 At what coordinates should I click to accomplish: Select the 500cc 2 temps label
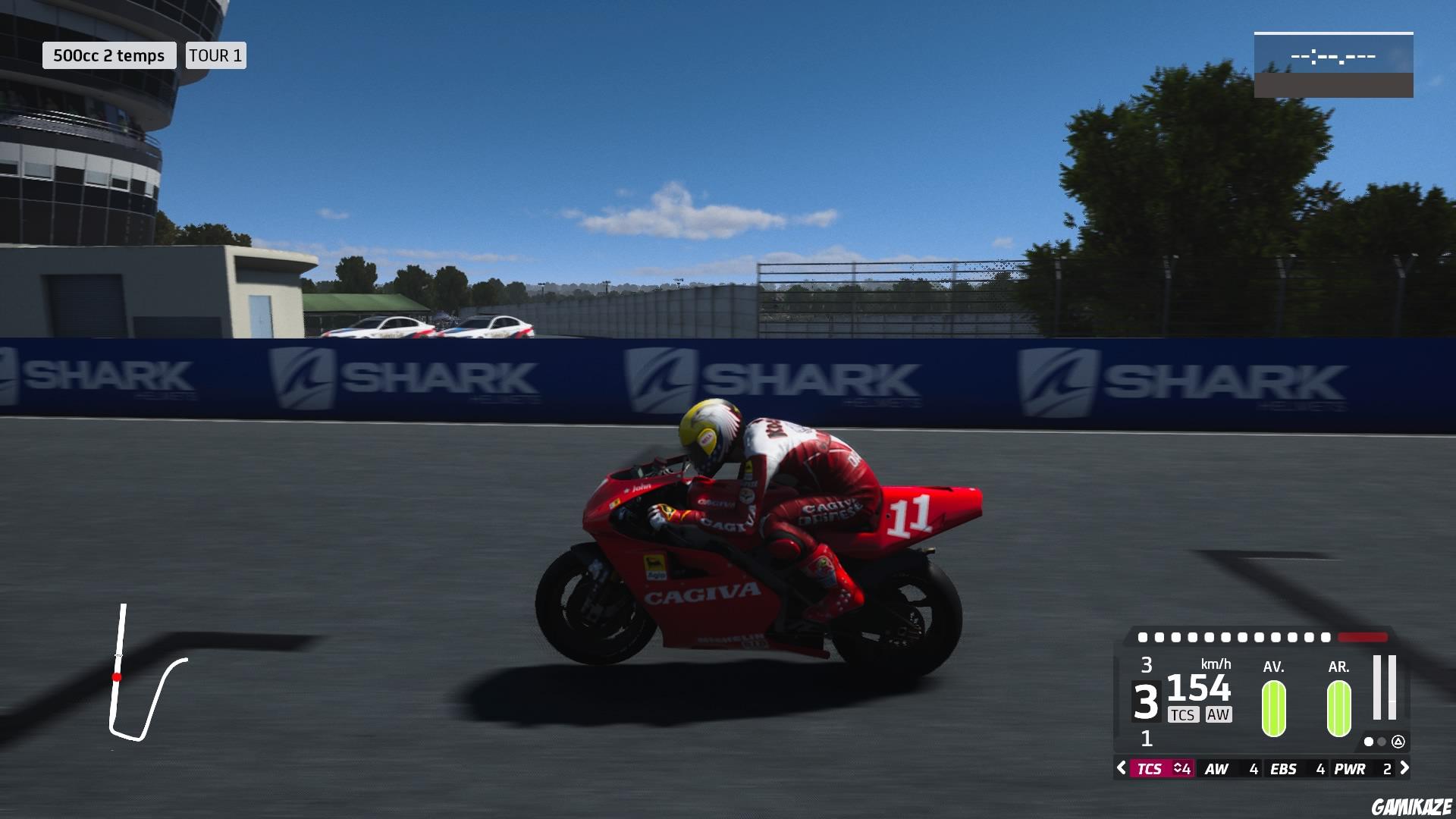[x=110, y=55]
